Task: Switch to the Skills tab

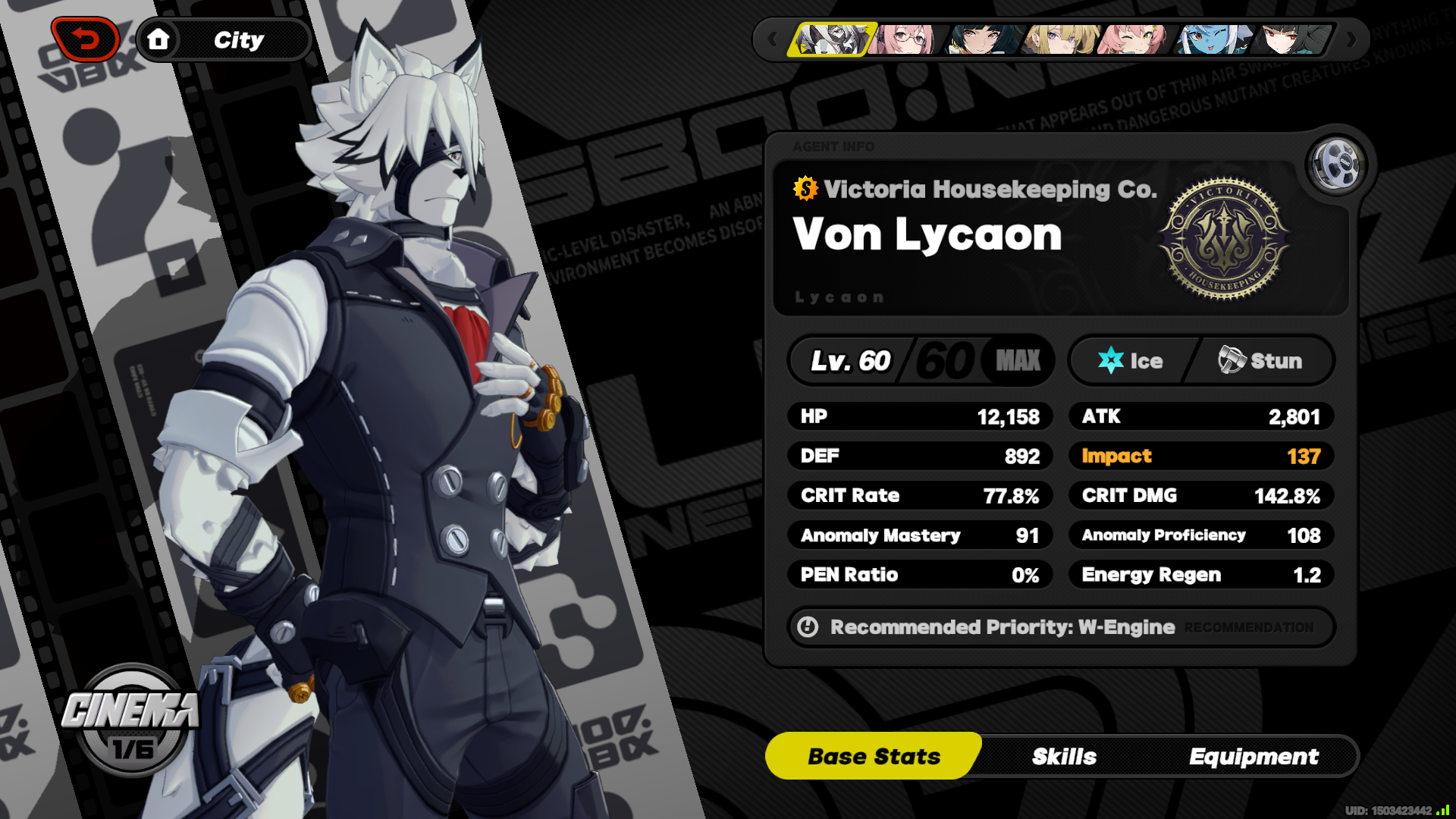Action: pos(1064,755)
